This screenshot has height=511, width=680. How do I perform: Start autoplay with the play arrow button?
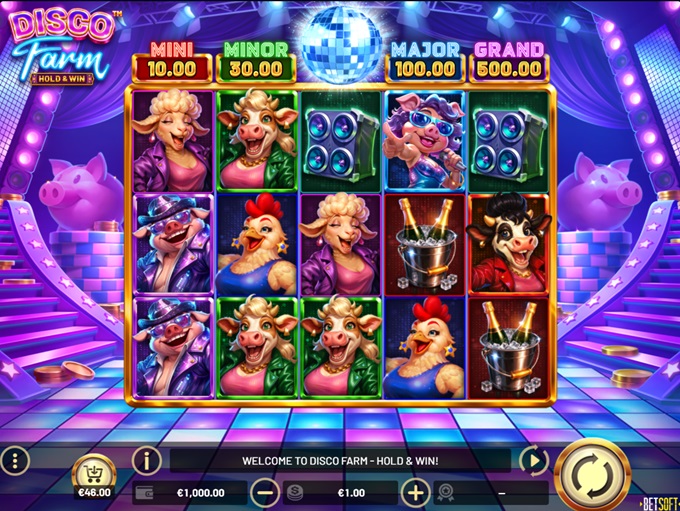click(533, 461)
